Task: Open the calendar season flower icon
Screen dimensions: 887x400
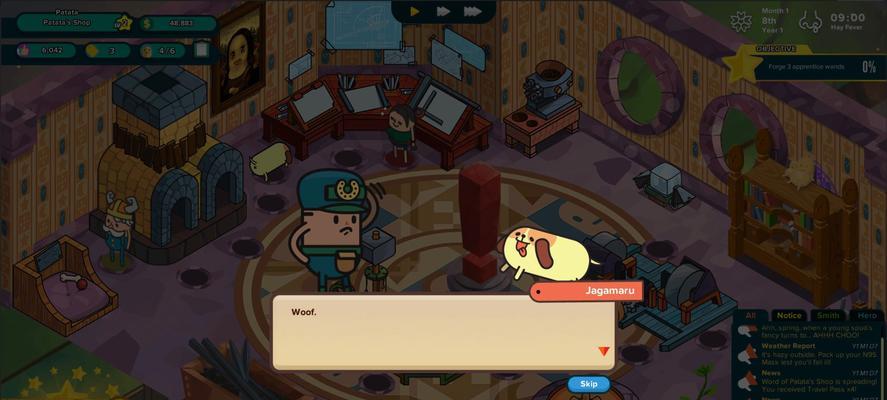Action: pyautogui.click(x=743, y=21)
